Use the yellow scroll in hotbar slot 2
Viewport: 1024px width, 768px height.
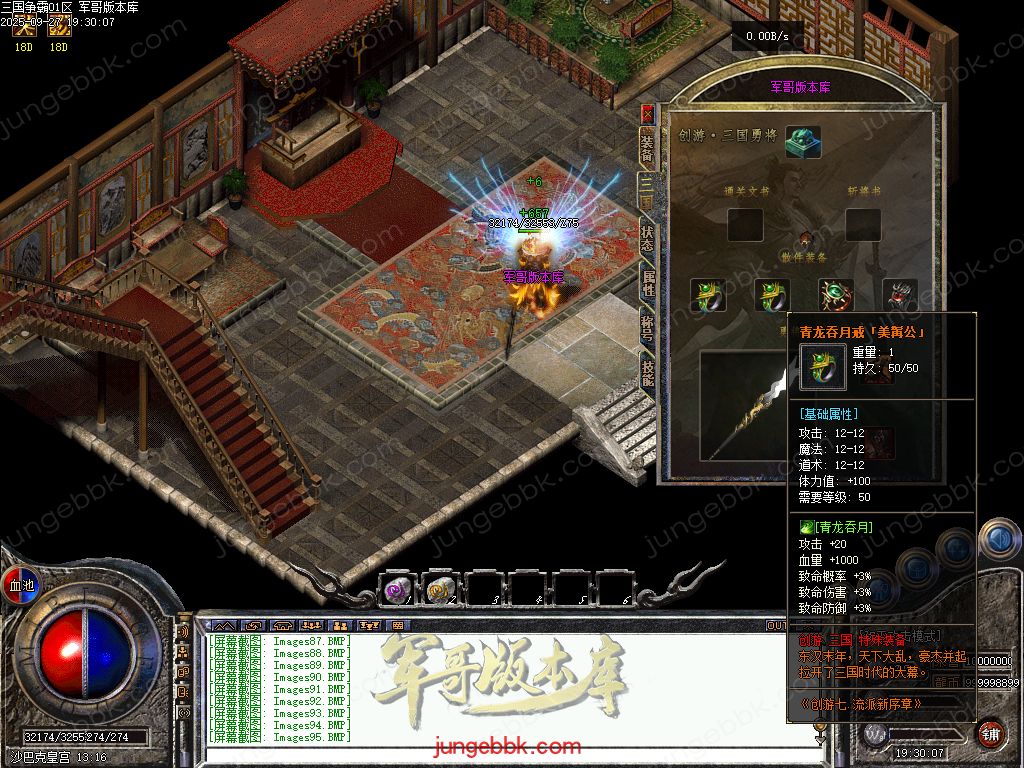442,590
